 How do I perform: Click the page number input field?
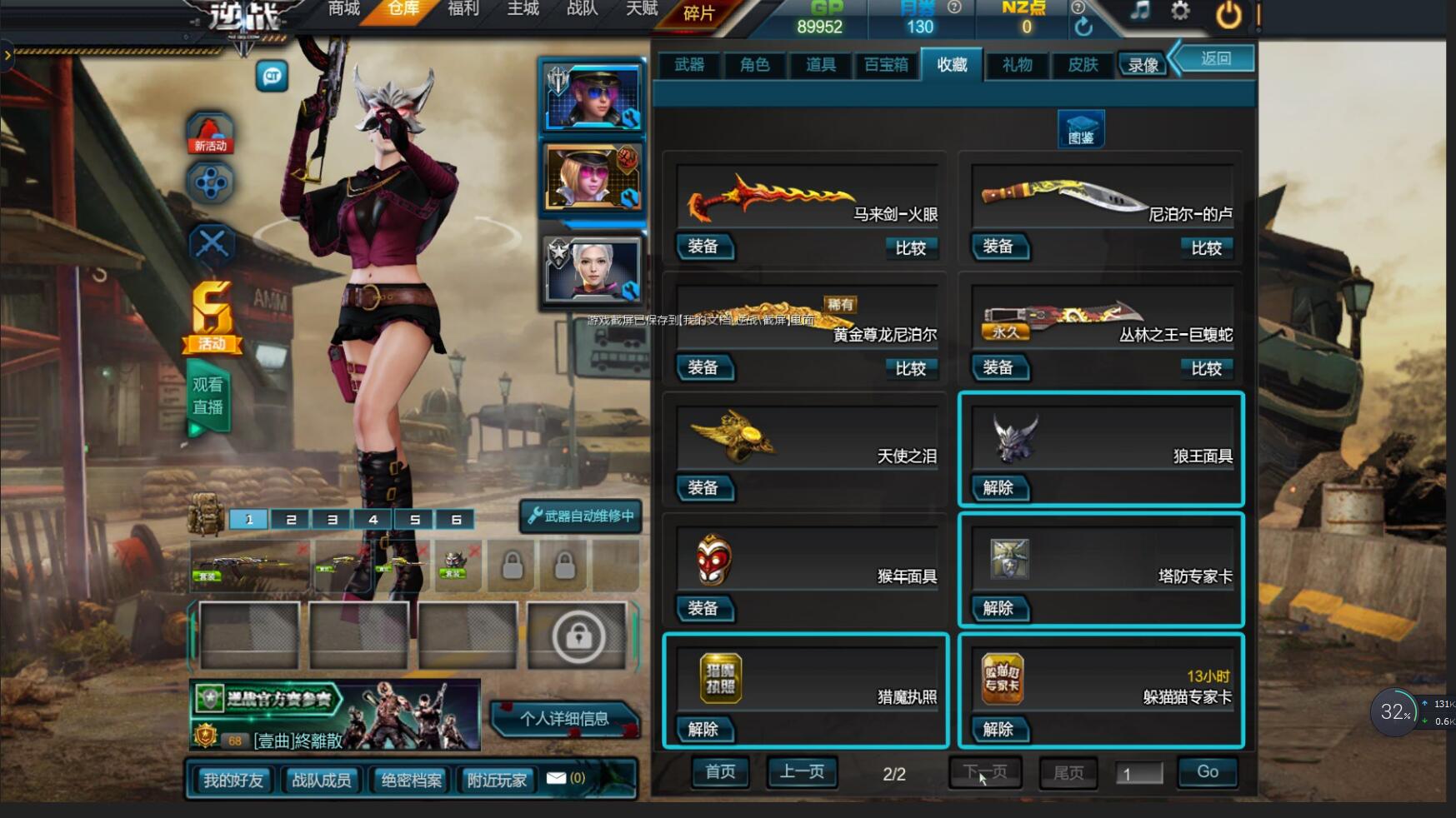tap(1138, 774)
